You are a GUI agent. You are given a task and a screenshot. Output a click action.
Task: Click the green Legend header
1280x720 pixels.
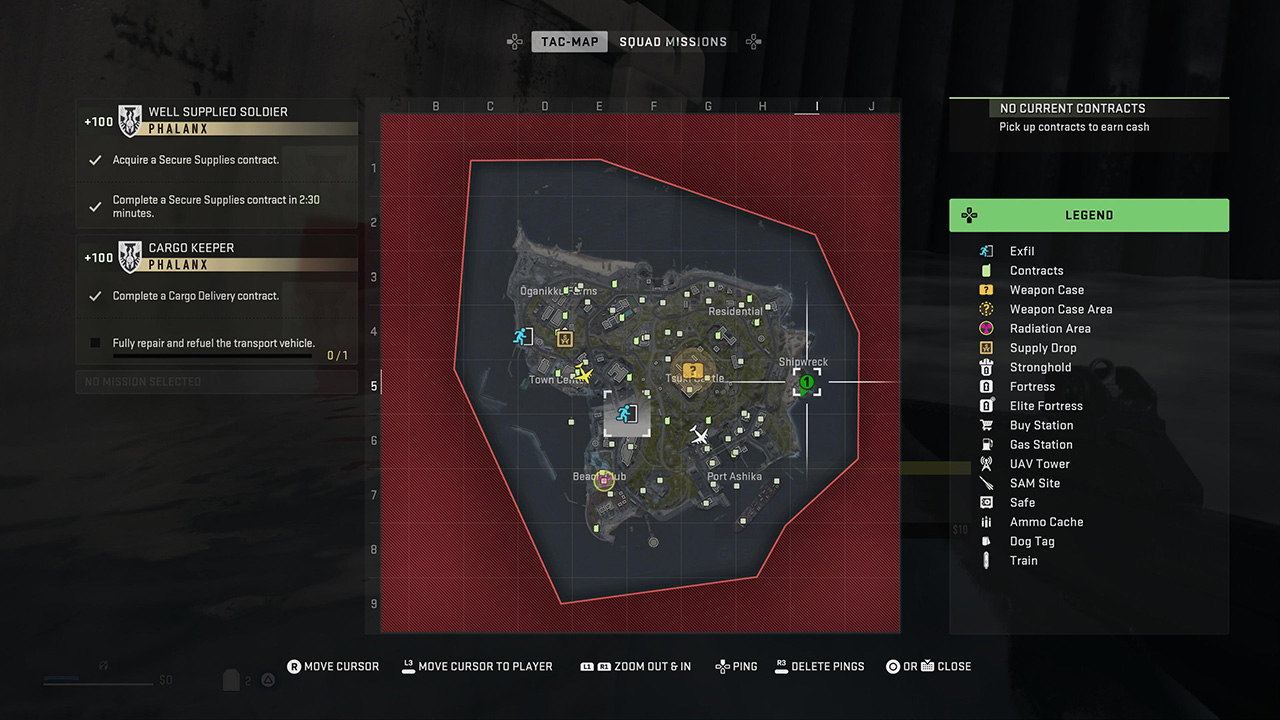click(1089, 215)
